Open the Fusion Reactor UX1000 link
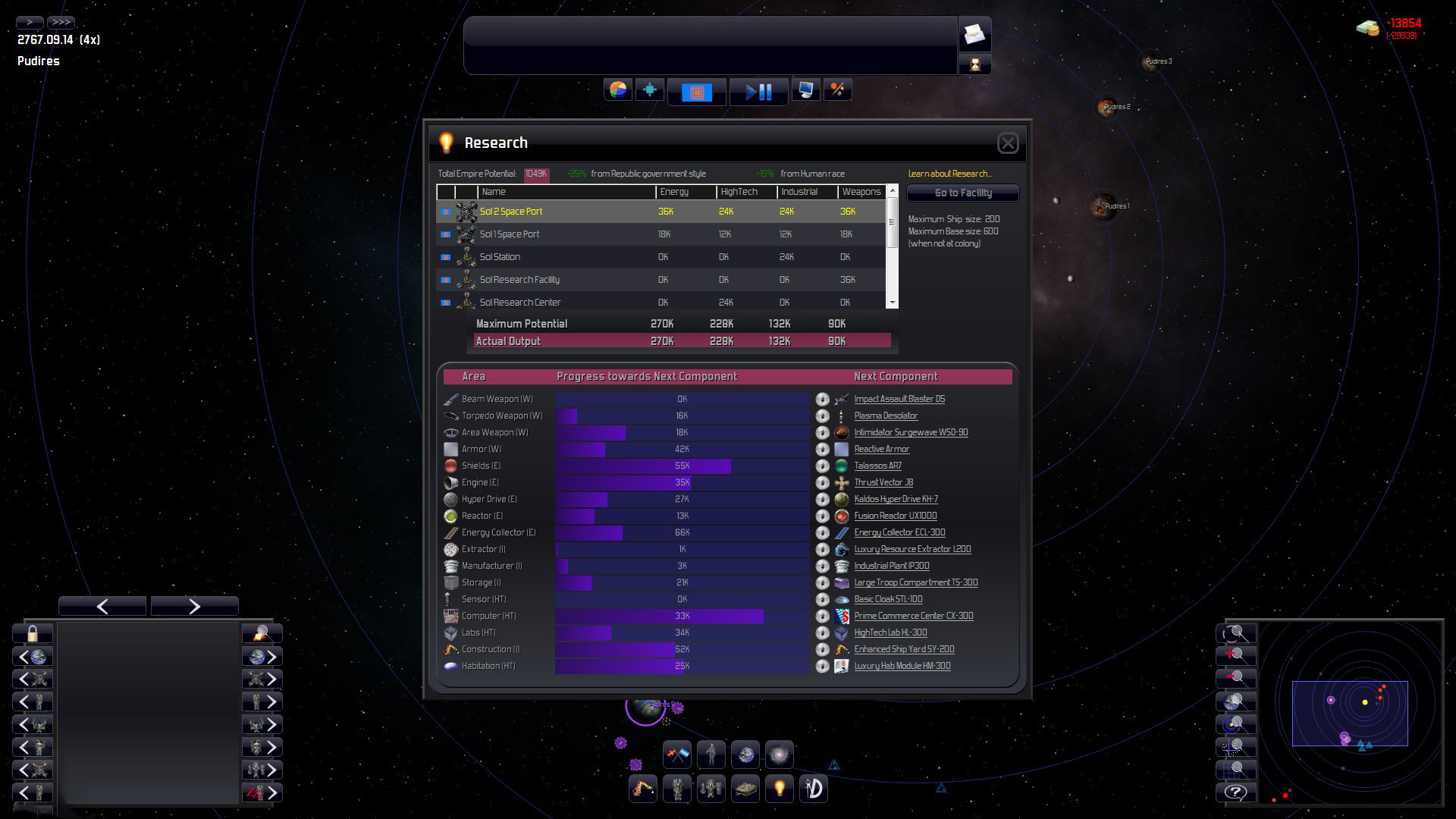The image size is (1456, 819). pos(895,516)
